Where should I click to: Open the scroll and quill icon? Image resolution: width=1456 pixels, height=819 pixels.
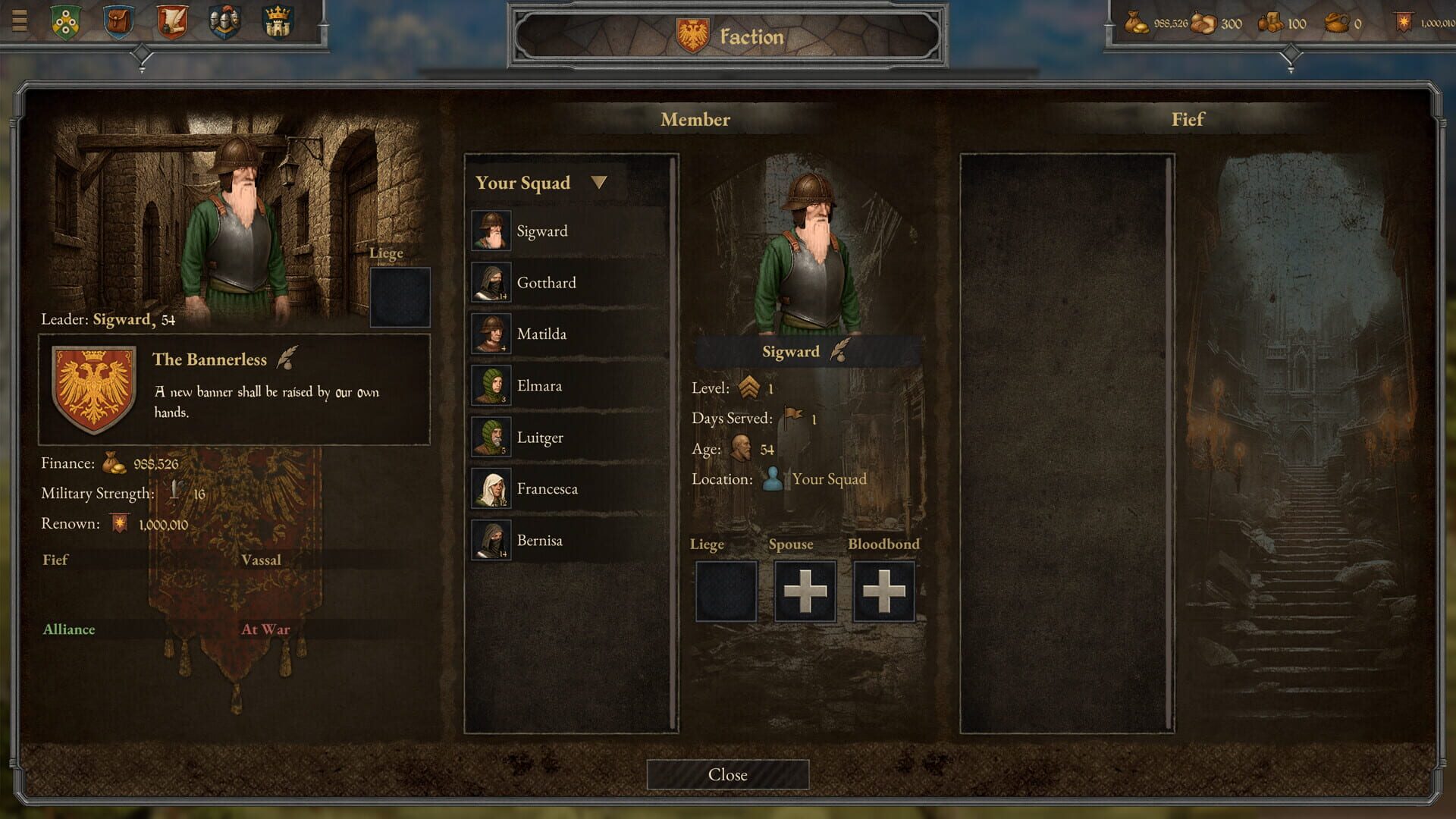coord(172,21)
